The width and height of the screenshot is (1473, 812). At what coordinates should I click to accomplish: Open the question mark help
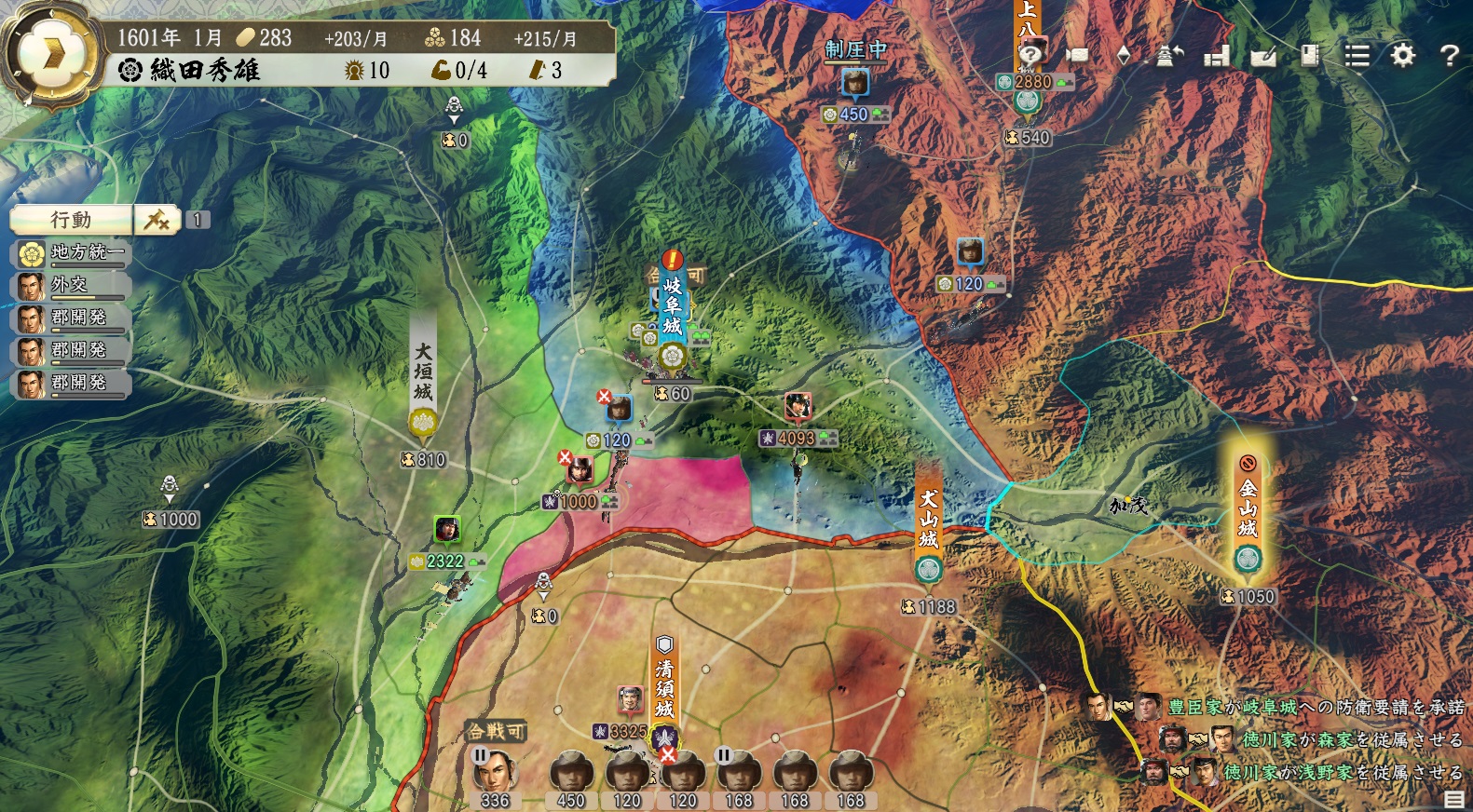[x=1449, y=56]
